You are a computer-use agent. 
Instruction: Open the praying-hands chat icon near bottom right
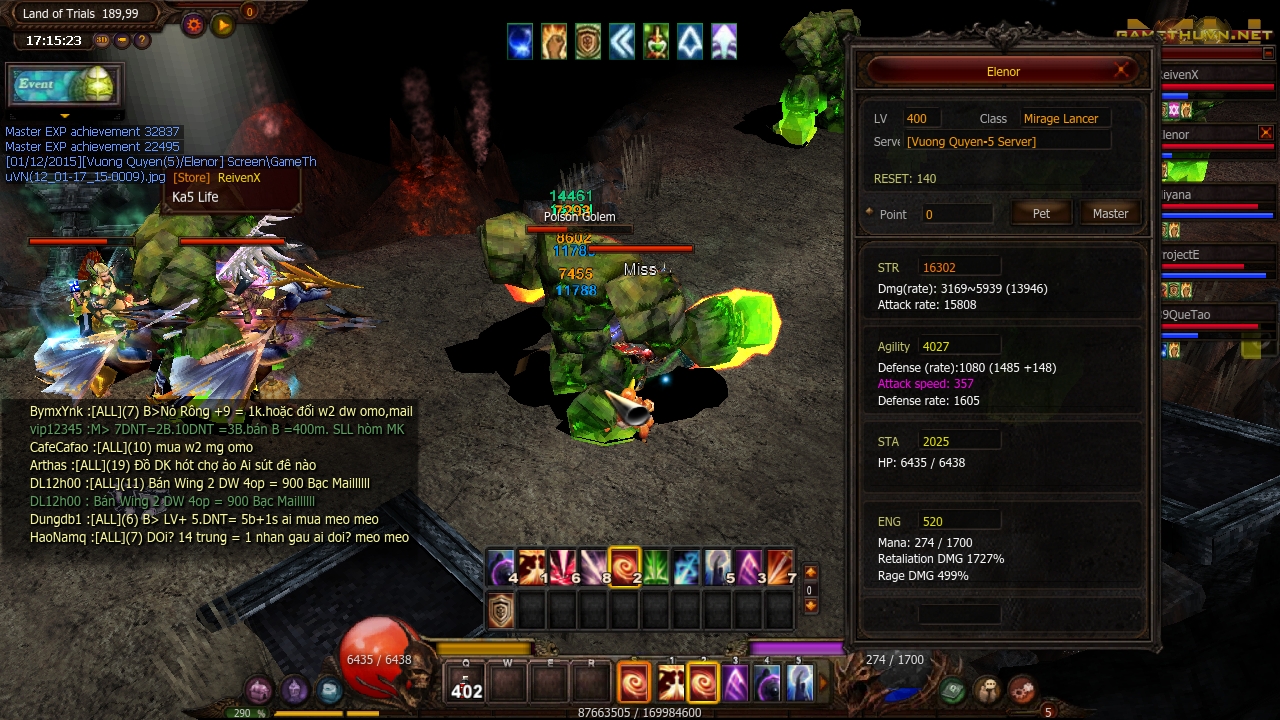[x=985, y=690]
